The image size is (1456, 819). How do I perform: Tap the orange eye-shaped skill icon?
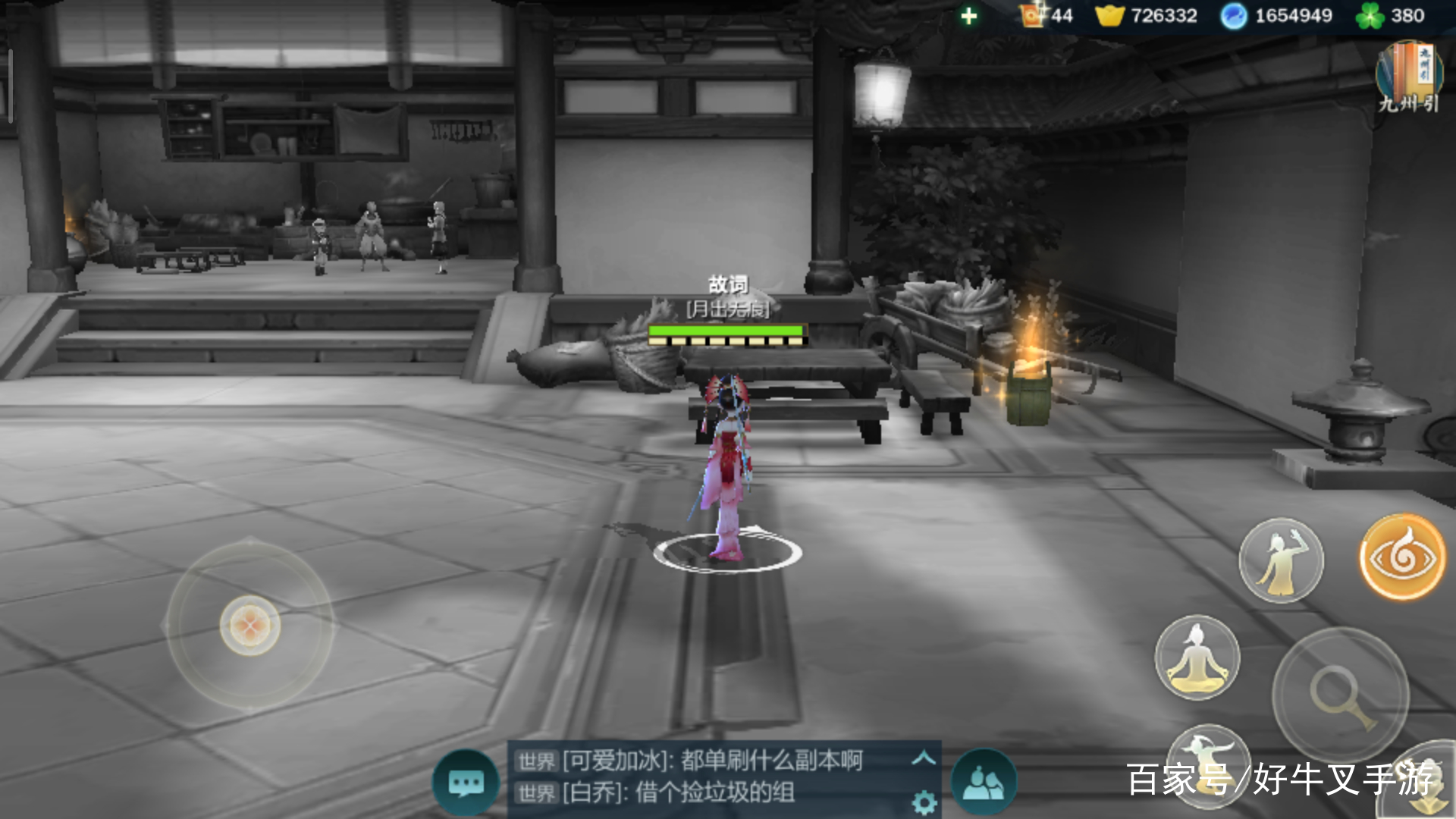(1402, 559)
